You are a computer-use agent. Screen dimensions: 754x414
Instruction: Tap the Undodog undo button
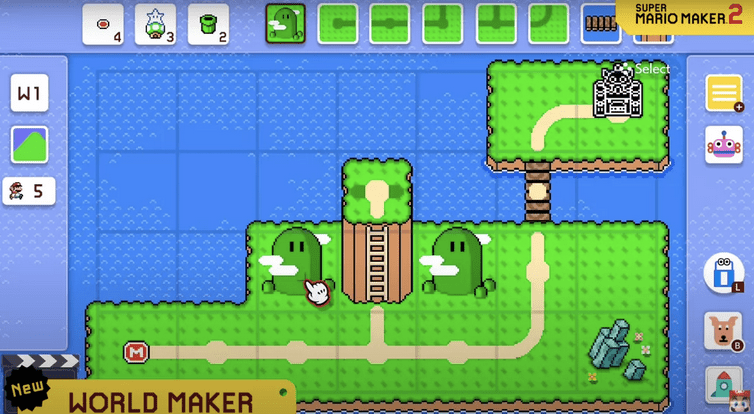[x=723, y=331]
